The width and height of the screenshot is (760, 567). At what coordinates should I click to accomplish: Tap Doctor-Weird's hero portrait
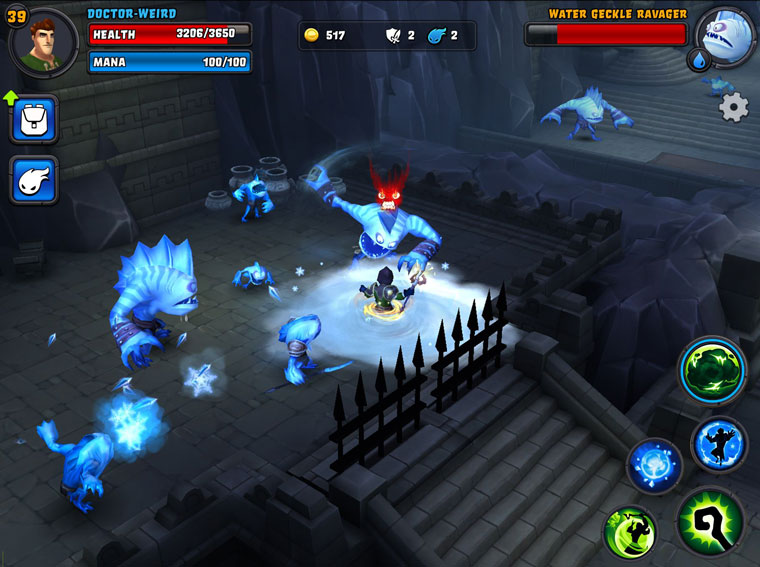pos(46,41)
